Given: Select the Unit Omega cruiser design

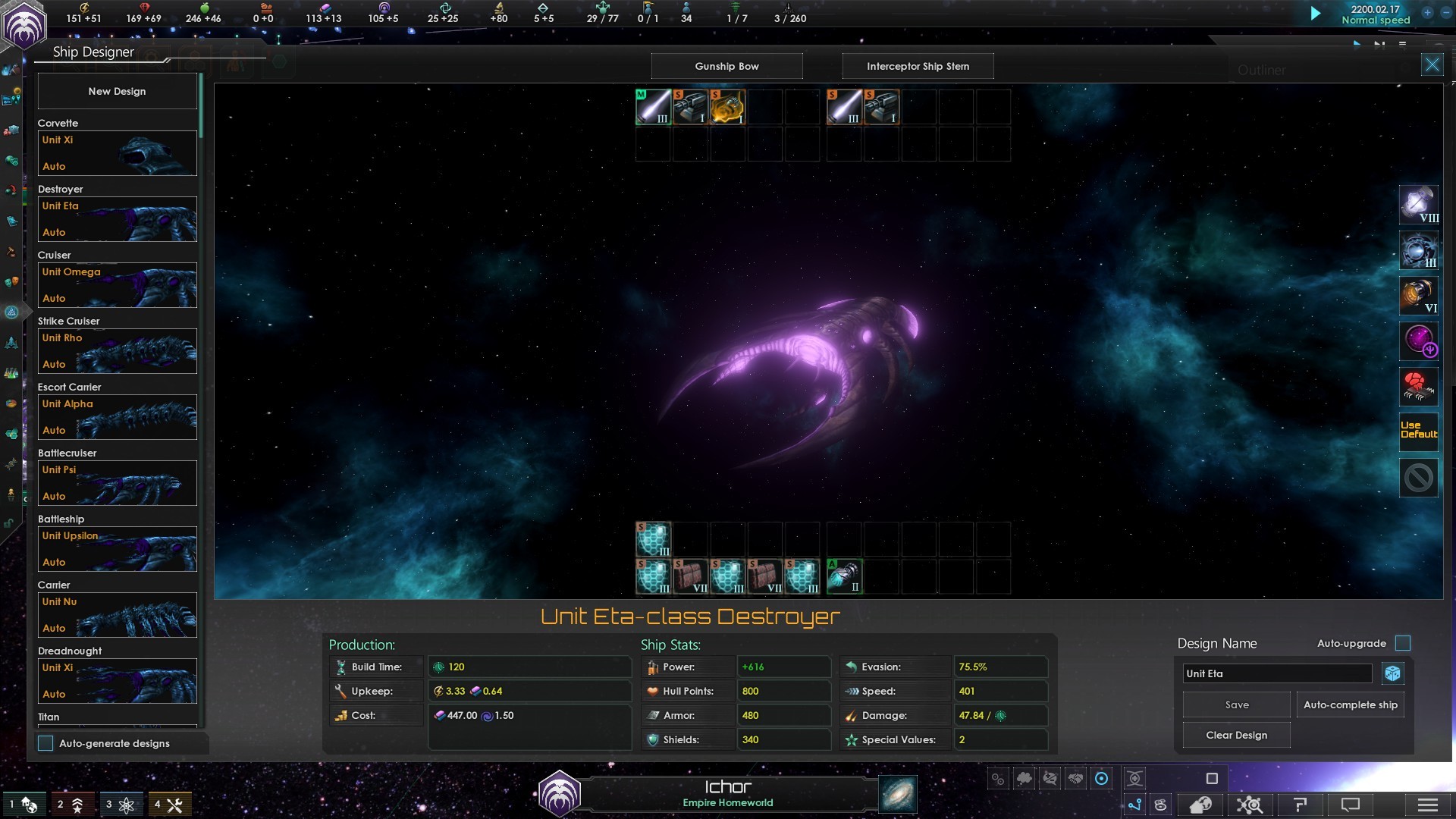Looking at the screenshot, I should pyautogui.click(x=118, y=285).
